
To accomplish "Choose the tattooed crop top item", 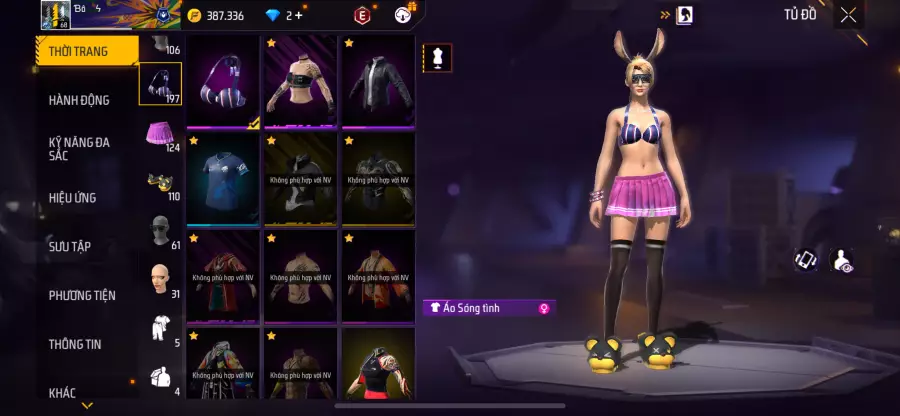I will (x=301, y=82).
